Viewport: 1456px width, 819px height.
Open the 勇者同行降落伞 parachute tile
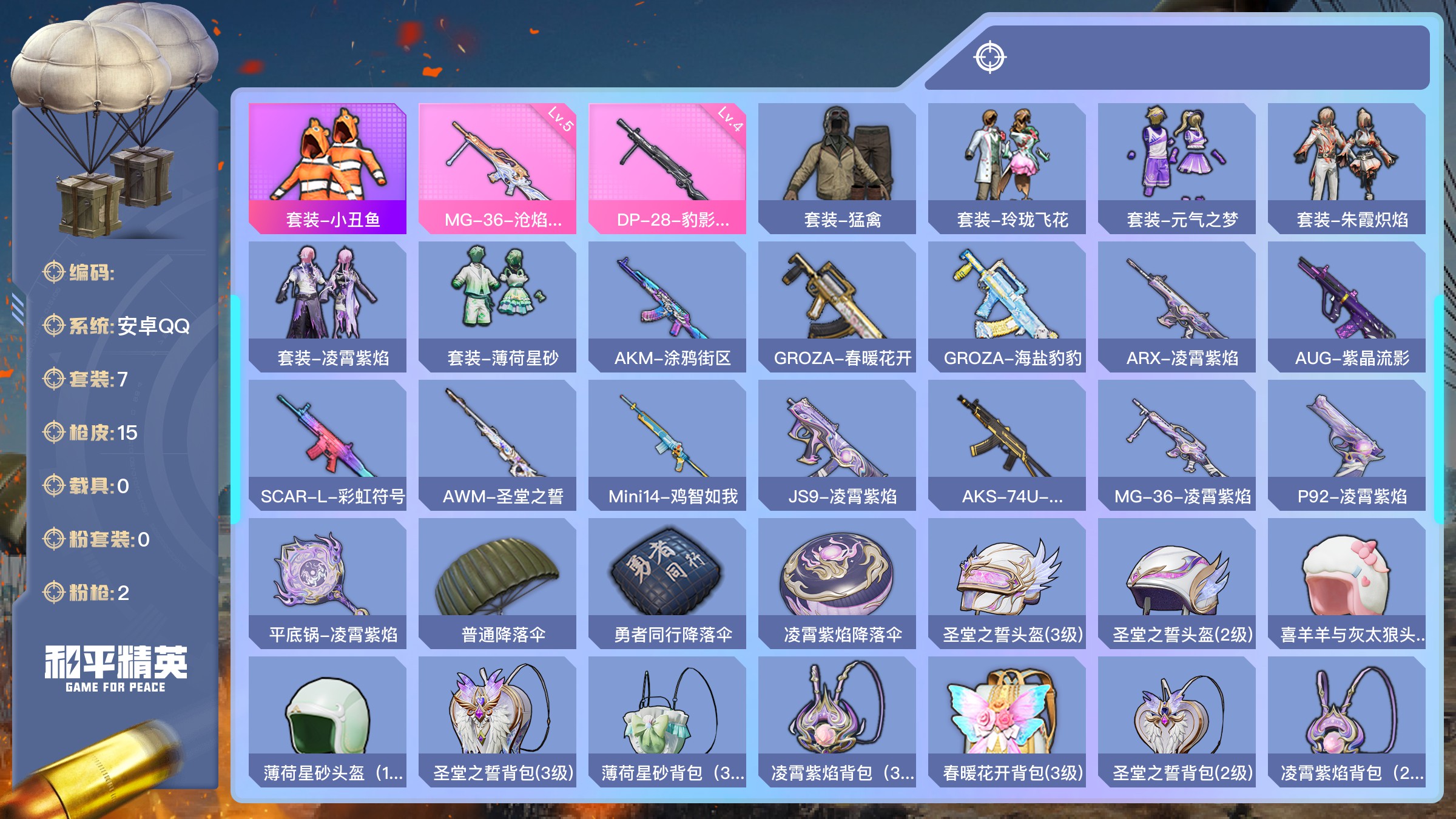pyautogui.click(x=667, y=583)
